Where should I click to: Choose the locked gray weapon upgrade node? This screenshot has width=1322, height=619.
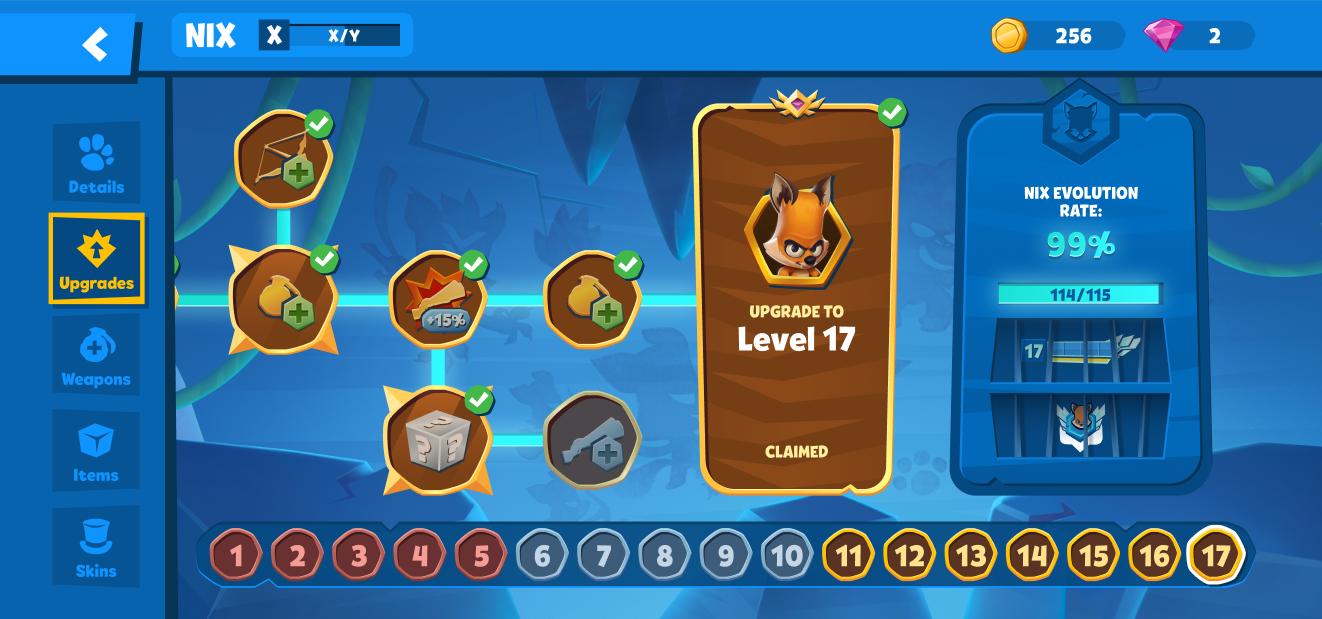click(x=591, y=439)
